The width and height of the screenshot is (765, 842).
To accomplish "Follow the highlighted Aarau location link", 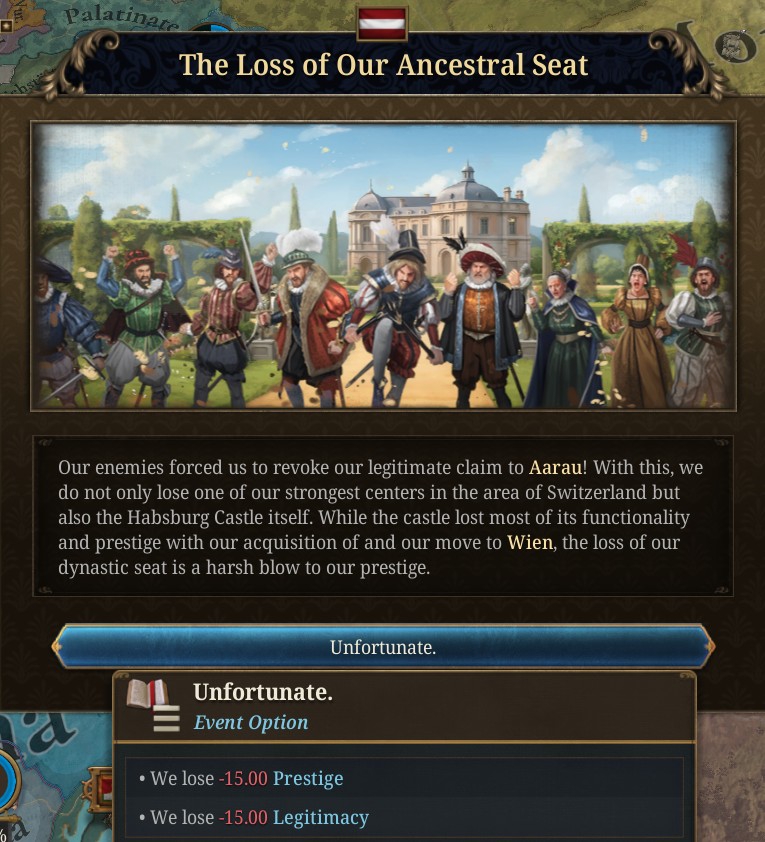I will coord(555,467).
